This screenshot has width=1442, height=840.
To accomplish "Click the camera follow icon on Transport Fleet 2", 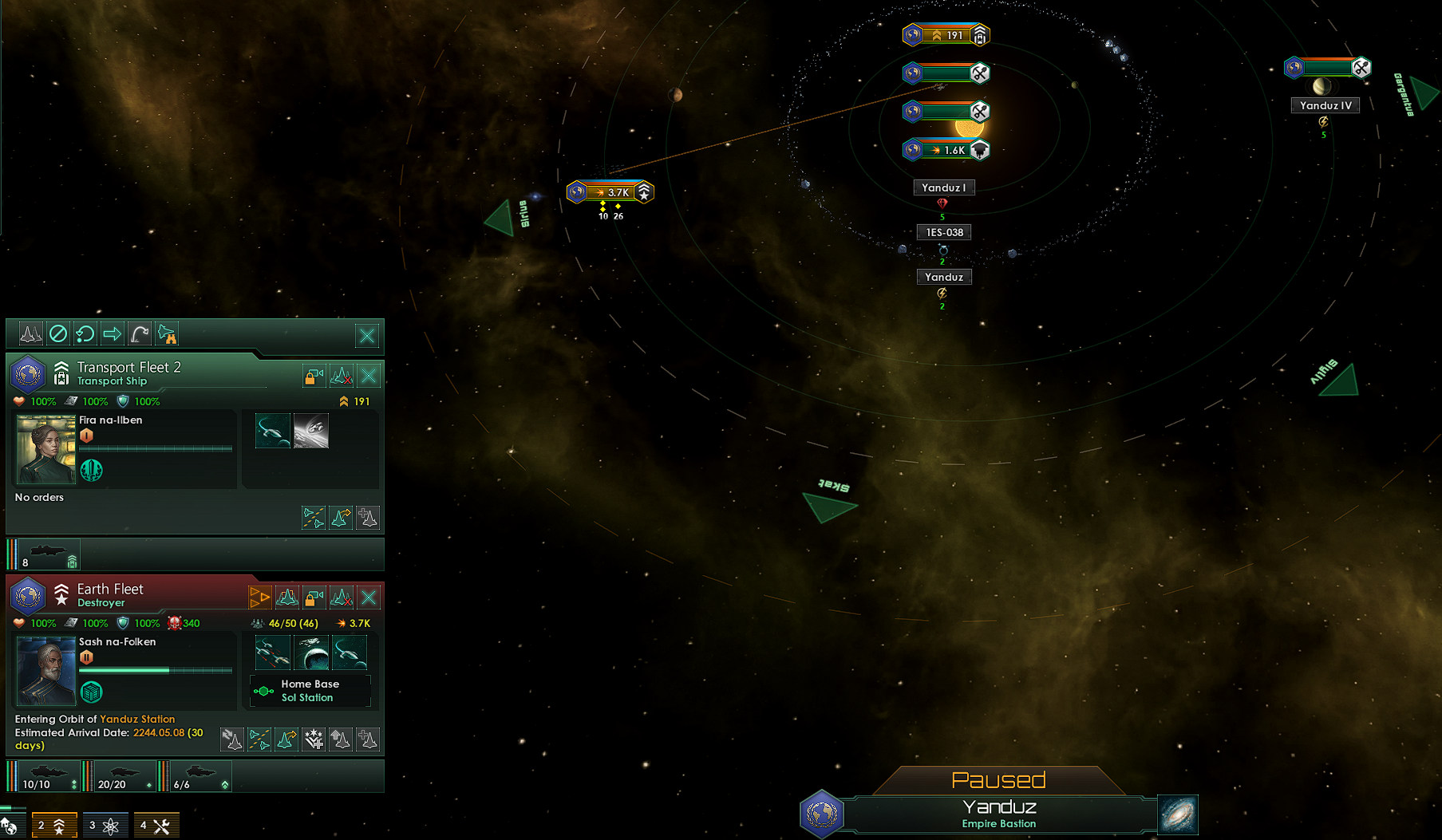I will click(x=313, y=376).
